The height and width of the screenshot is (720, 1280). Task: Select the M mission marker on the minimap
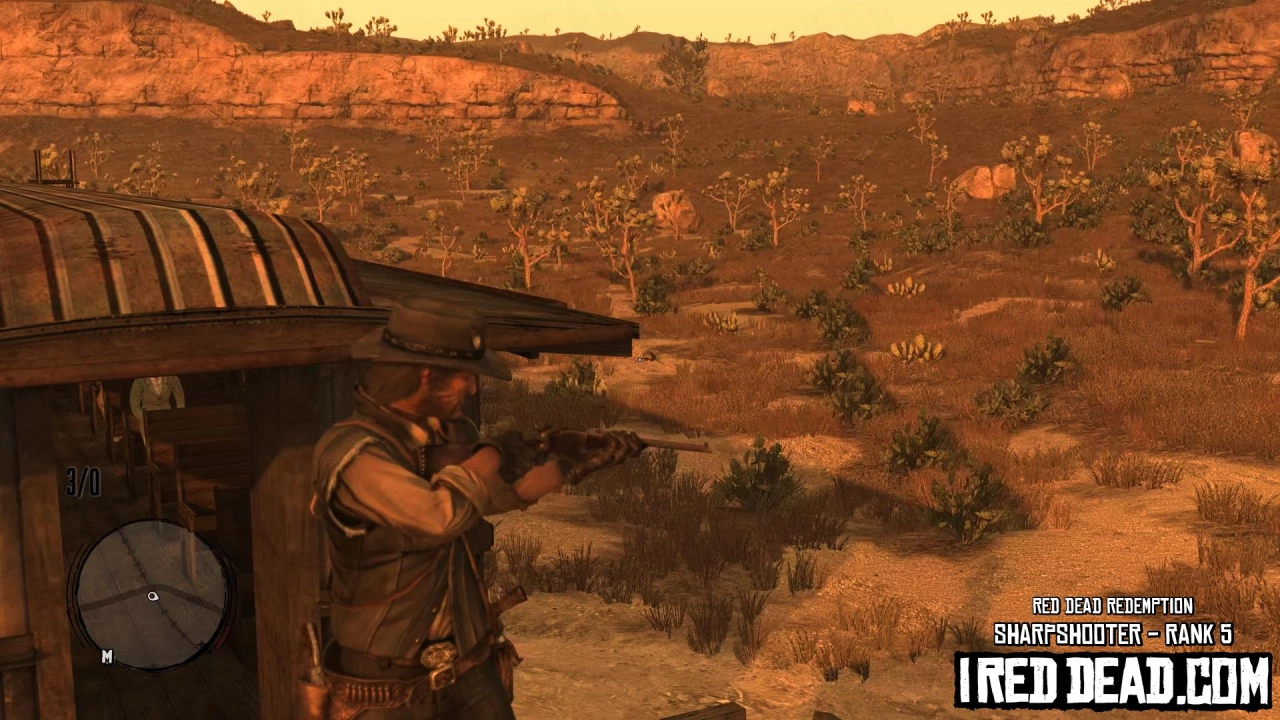coord(106,655)
